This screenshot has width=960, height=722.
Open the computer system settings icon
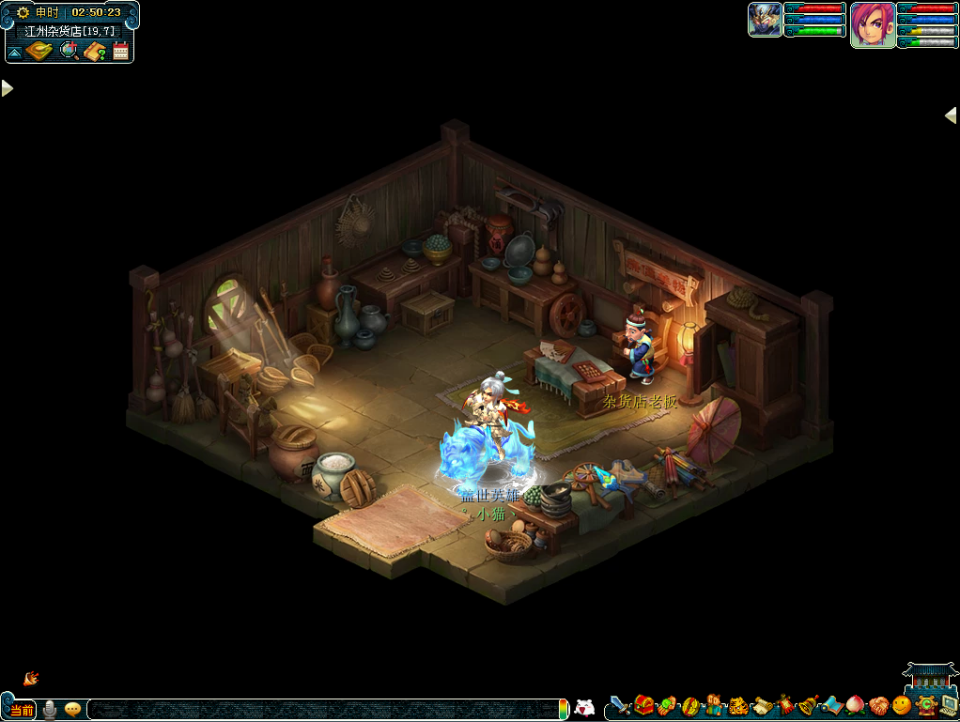[x=947, y=706]
